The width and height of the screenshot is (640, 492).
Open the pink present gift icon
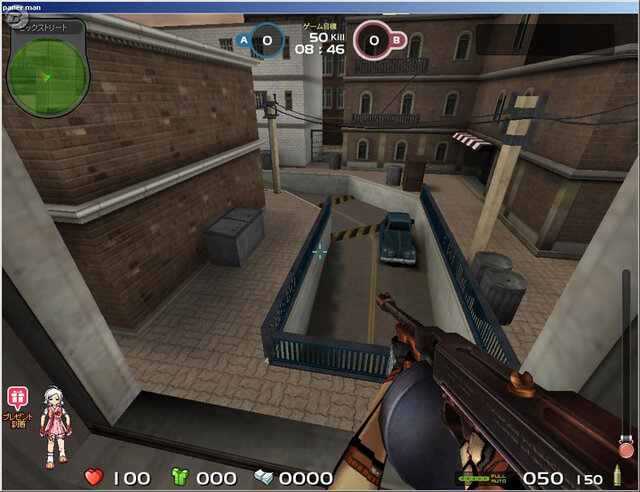pos(17,396)
